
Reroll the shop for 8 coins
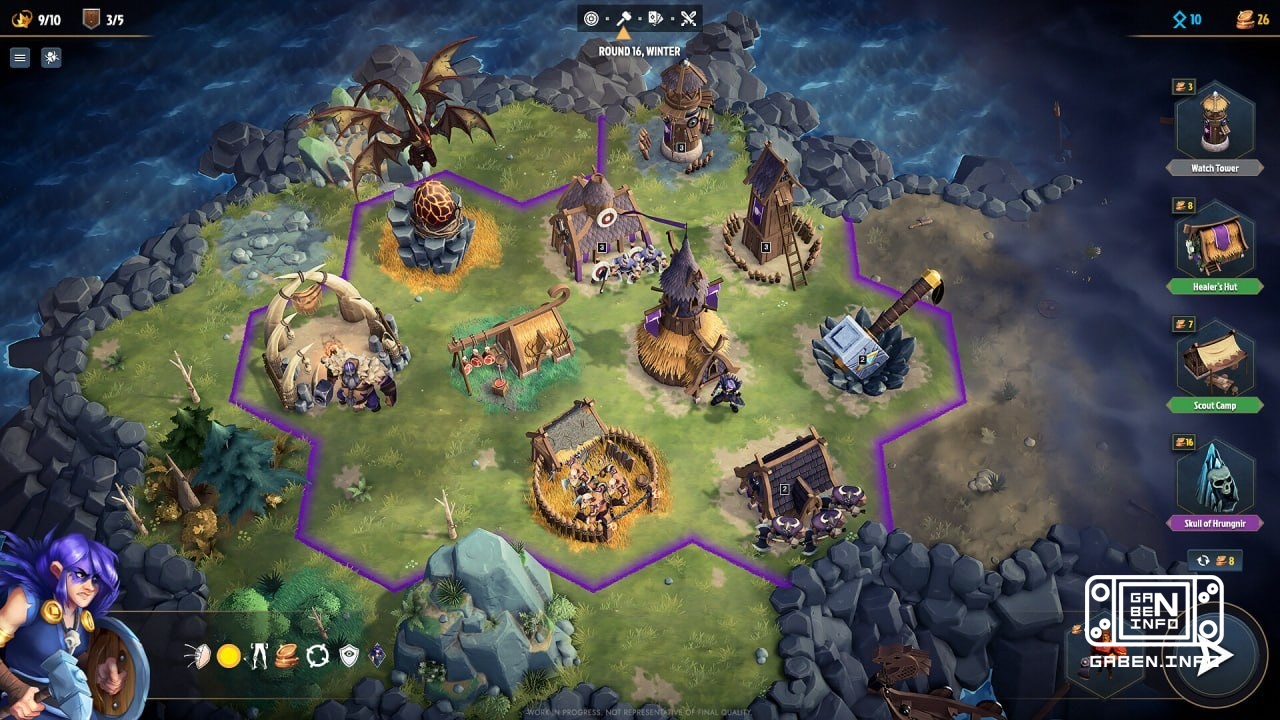pyautogui.click(x=1215, y=562)
